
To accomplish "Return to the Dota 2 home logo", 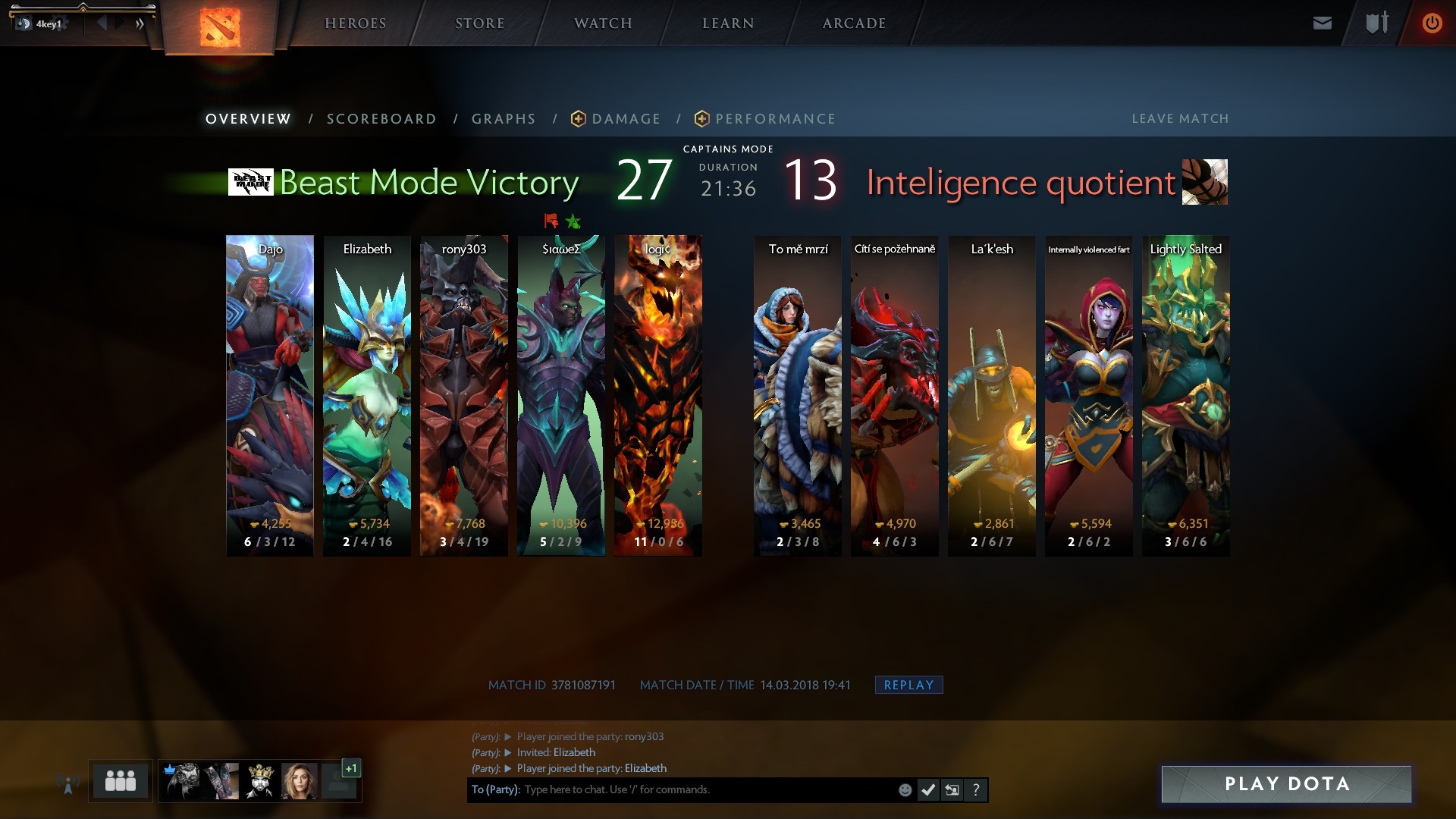I will point(220,27).
